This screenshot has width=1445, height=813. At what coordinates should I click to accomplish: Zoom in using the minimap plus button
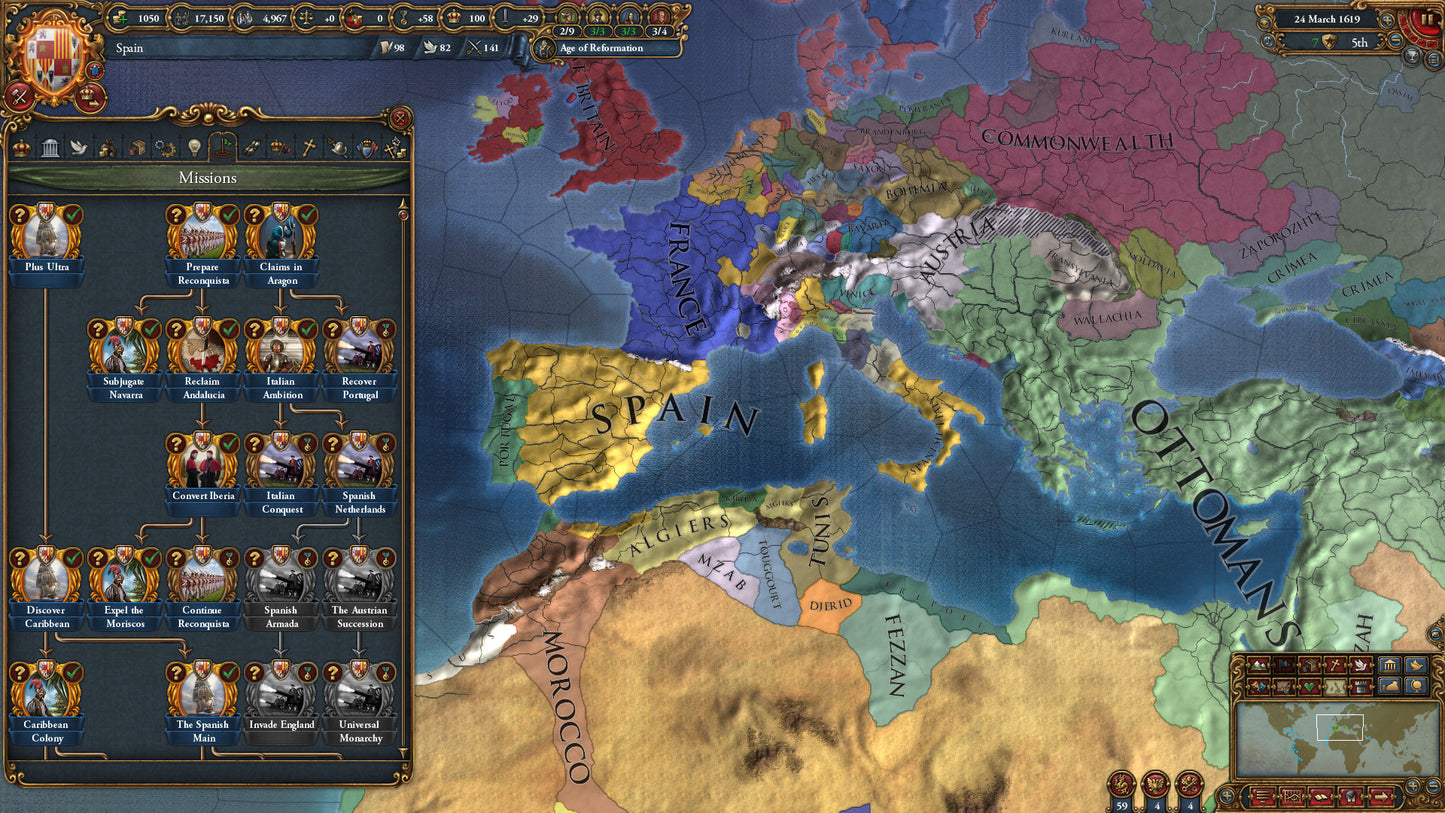pos(1413,786)
